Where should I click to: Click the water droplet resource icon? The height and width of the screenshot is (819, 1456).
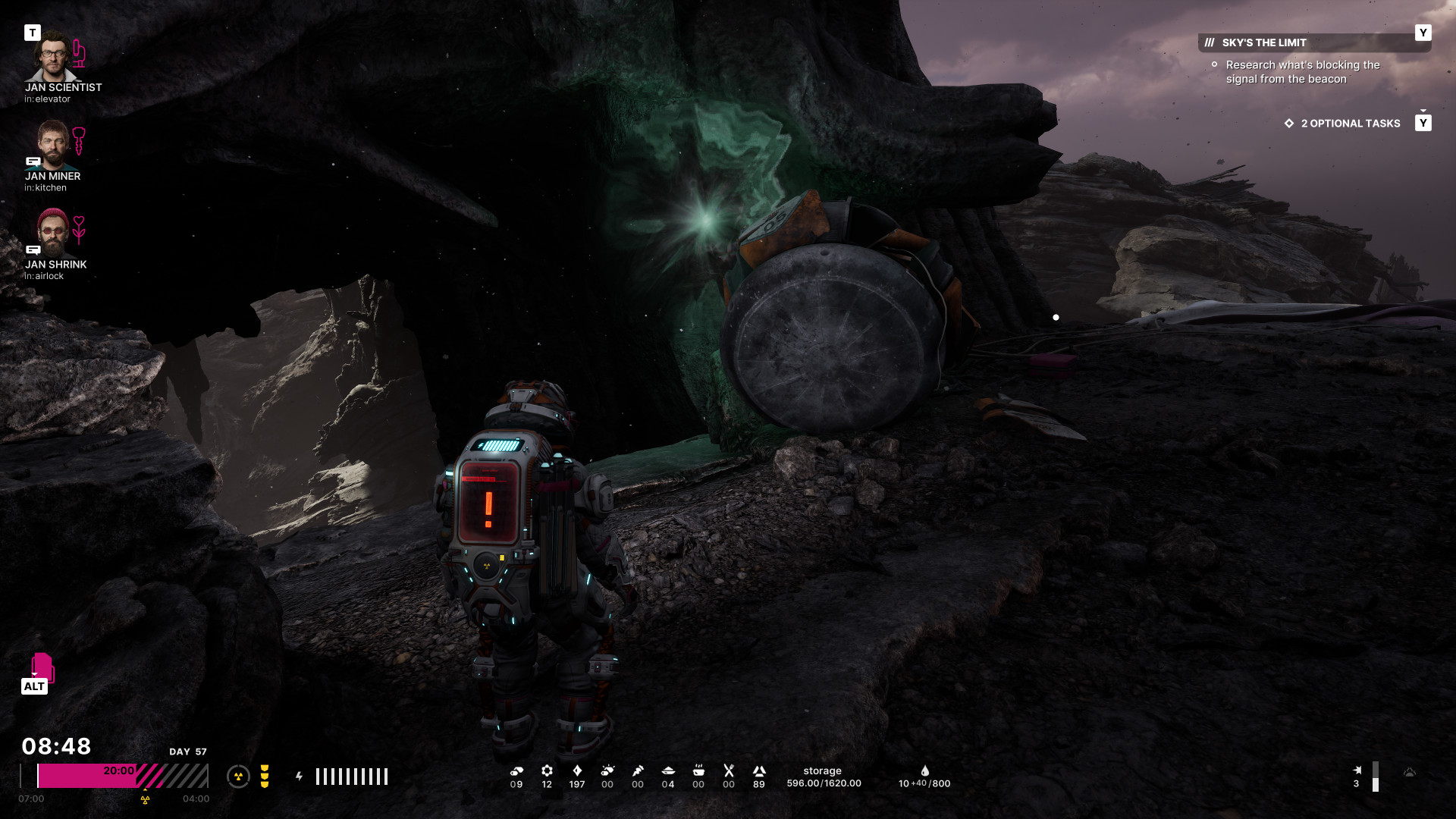click(924, 771)
